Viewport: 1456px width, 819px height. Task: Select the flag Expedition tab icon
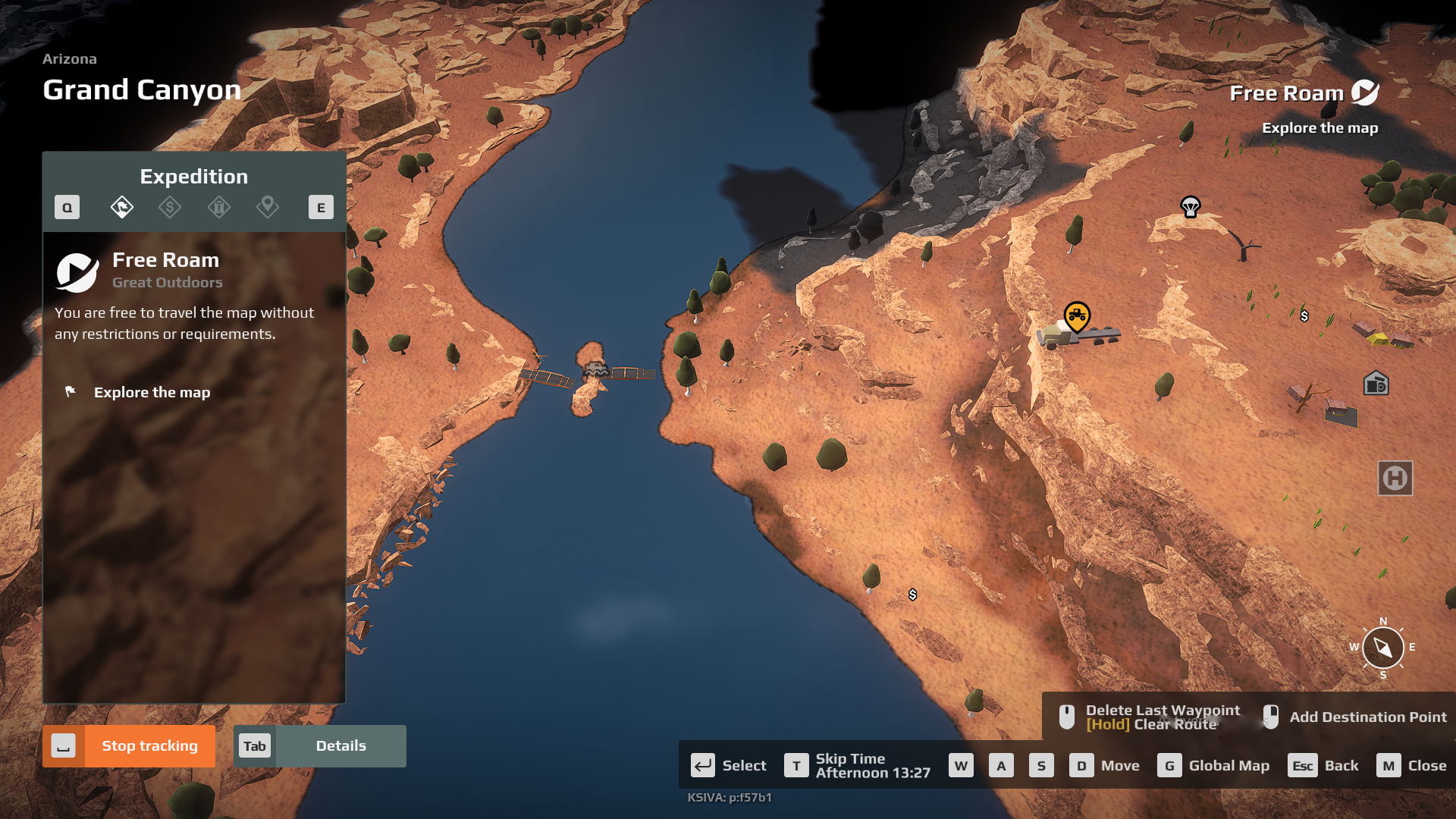(122, 207)
